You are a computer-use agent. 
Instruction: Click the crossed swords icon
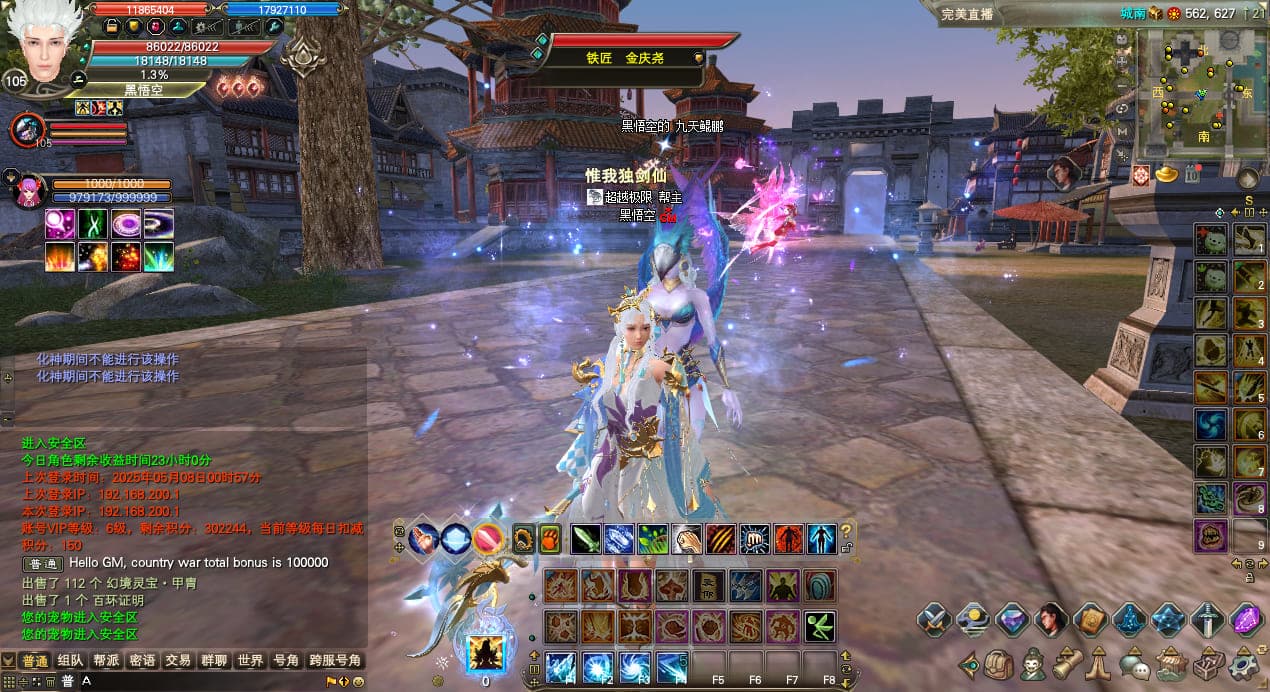[933, 621]
